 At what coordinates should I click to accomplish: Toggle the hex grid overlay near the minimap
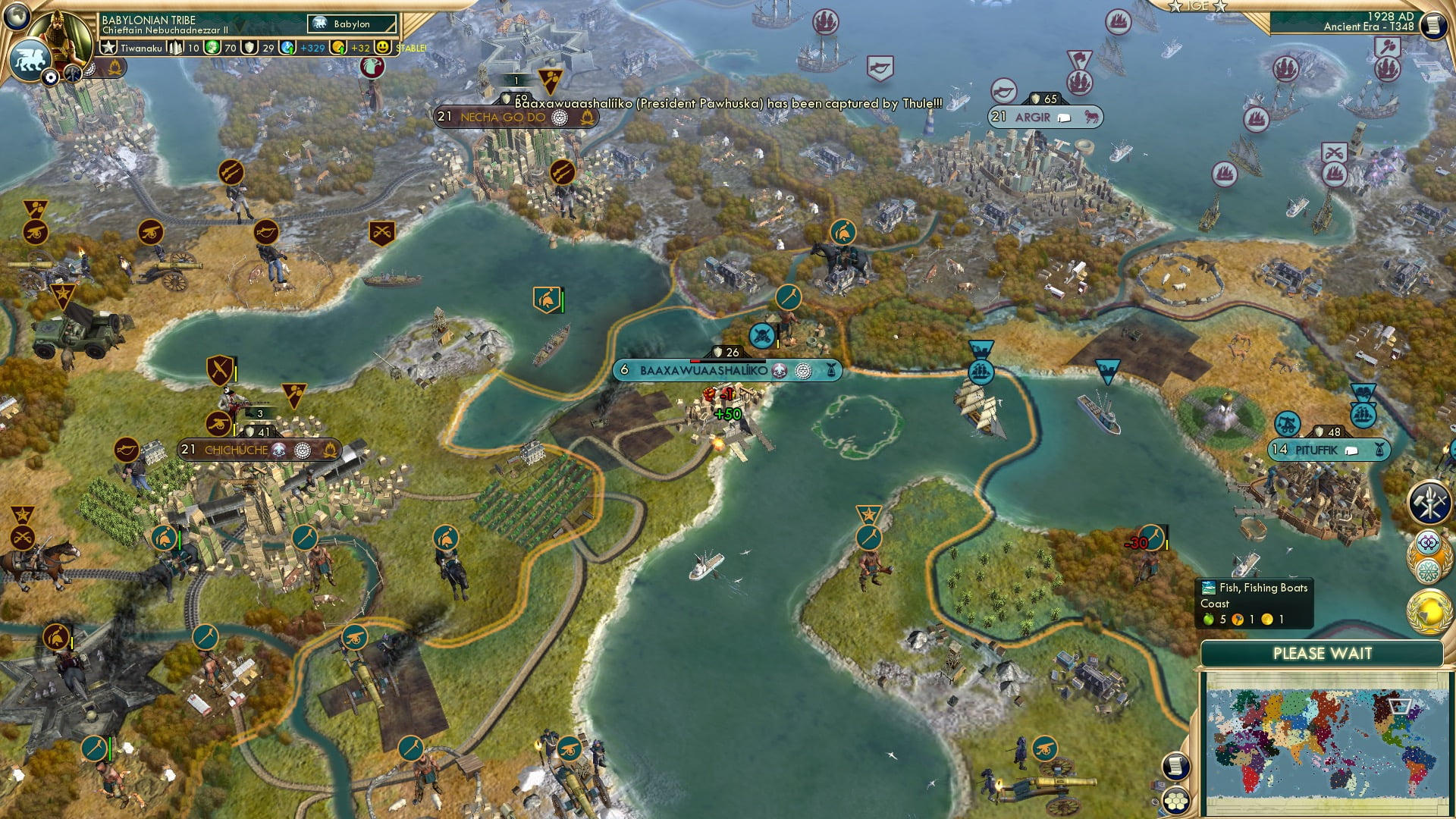(1176, 802)
